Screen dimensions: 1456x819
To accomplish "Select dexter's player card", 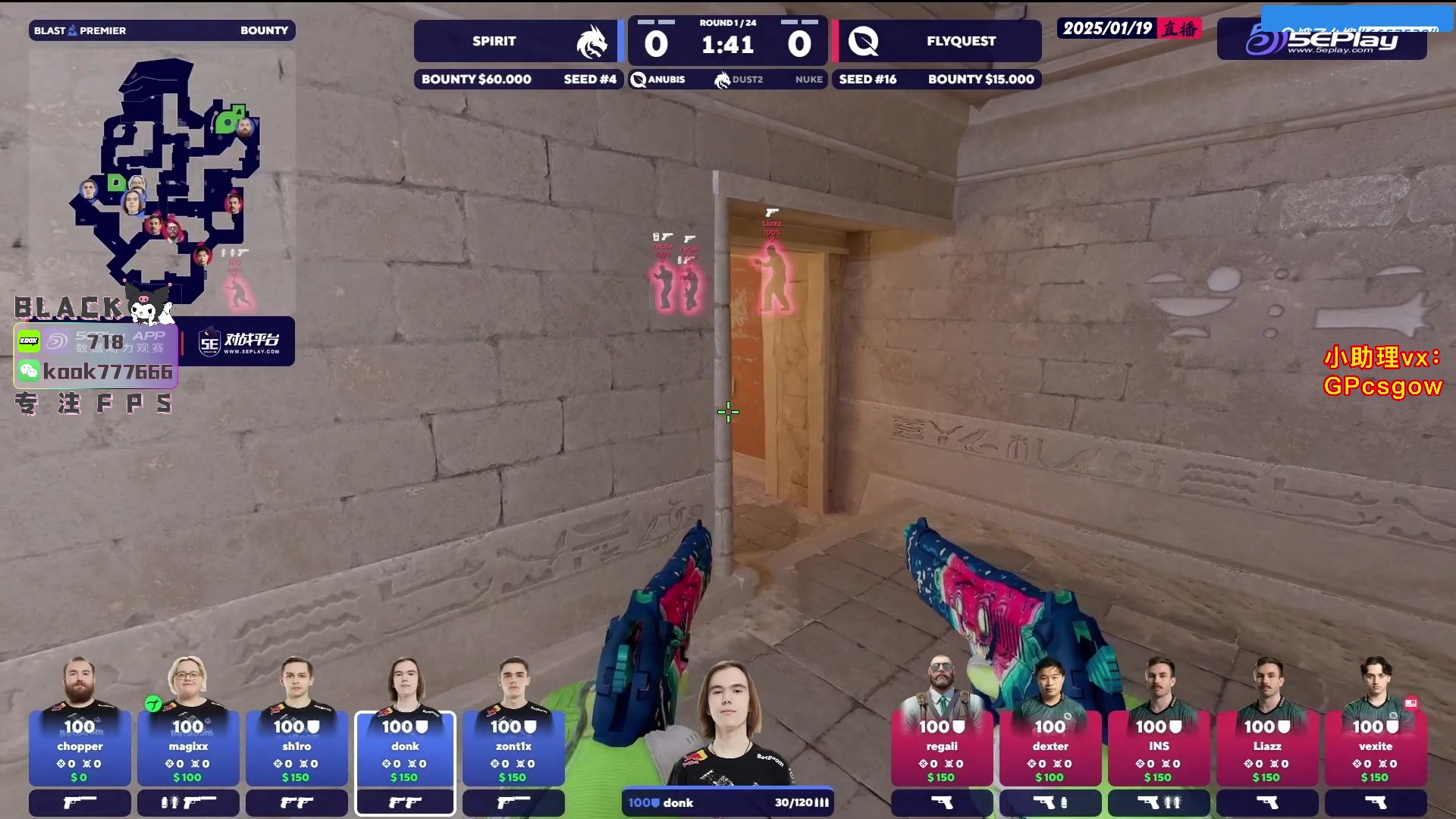I will pos(1050,748).
